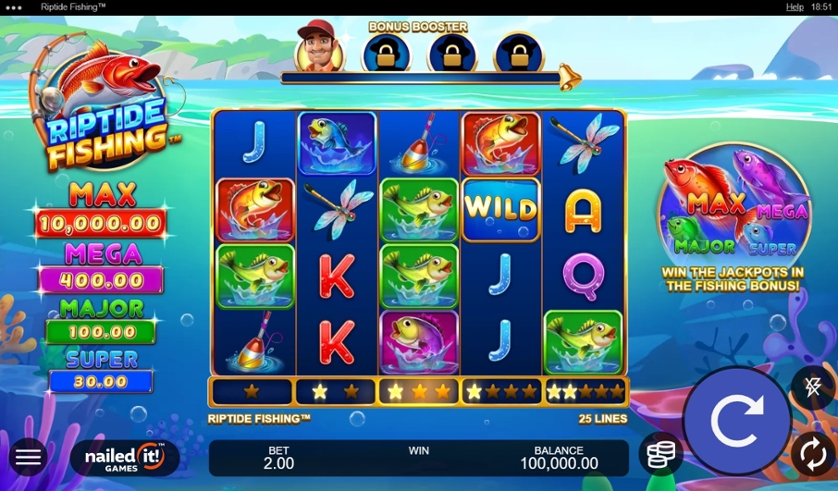Spin the reels with the large circular arrow button
This screenshot has height=491, width=838.
click(x=736, y=421)
